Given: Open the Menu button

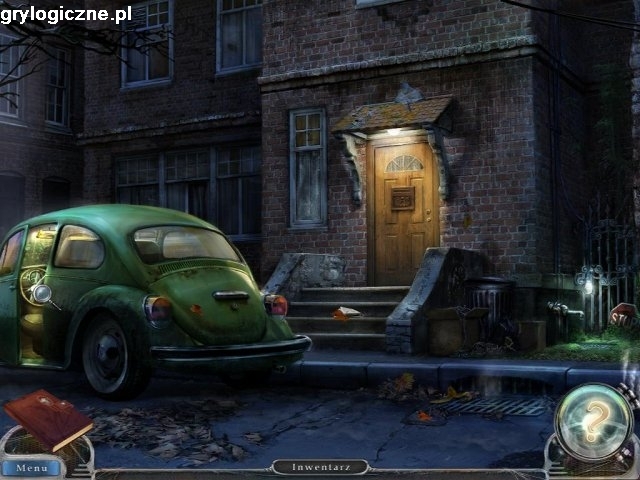Looking at the screenshot, I should coord(31,467).
